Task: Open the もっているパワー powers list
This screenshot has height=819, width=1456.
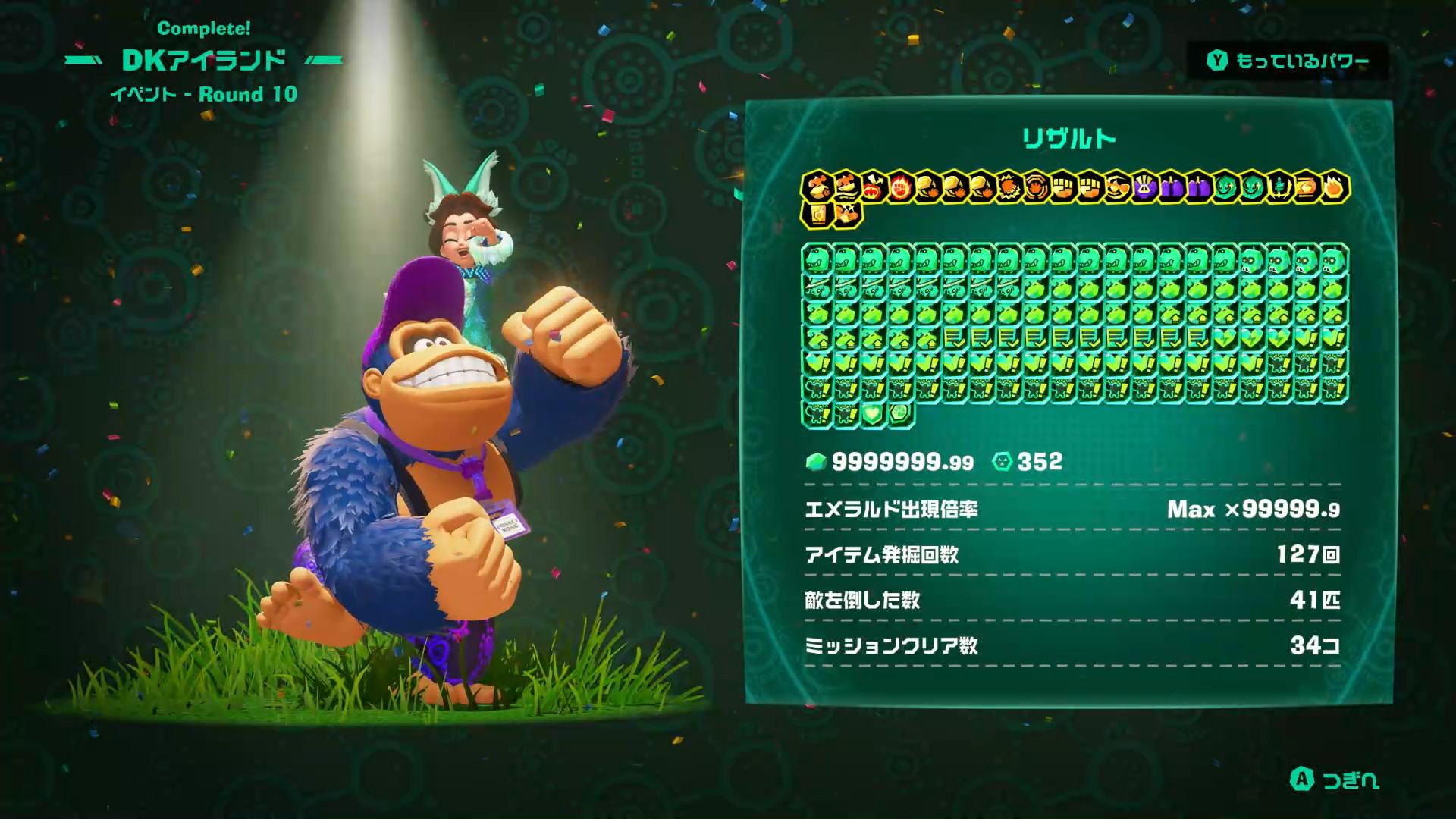Action: (x=1288, y=61)
